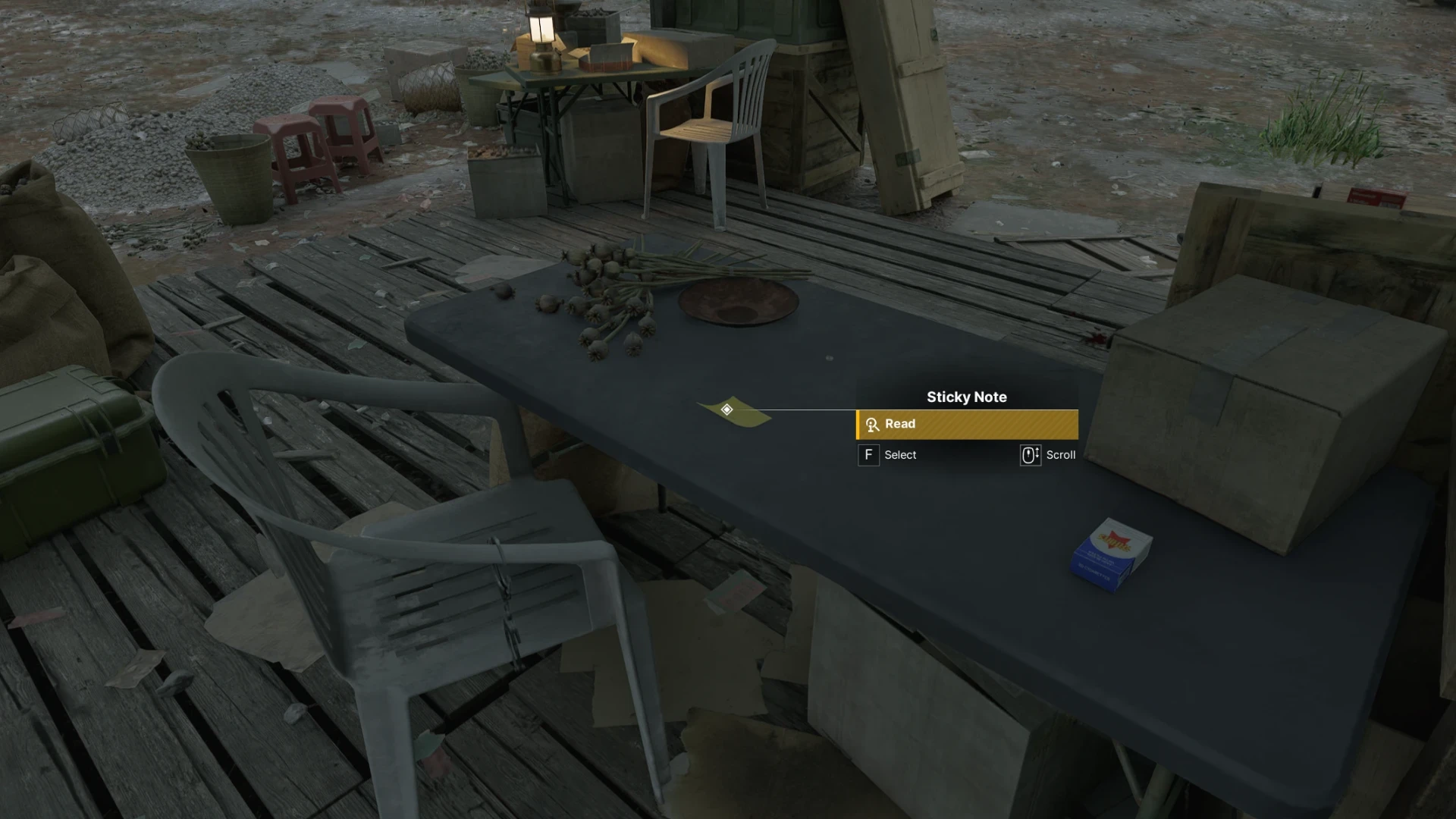Choose the Read option for Sticky Note
The image size is (1456, 819).
click(x=967, y=425)
